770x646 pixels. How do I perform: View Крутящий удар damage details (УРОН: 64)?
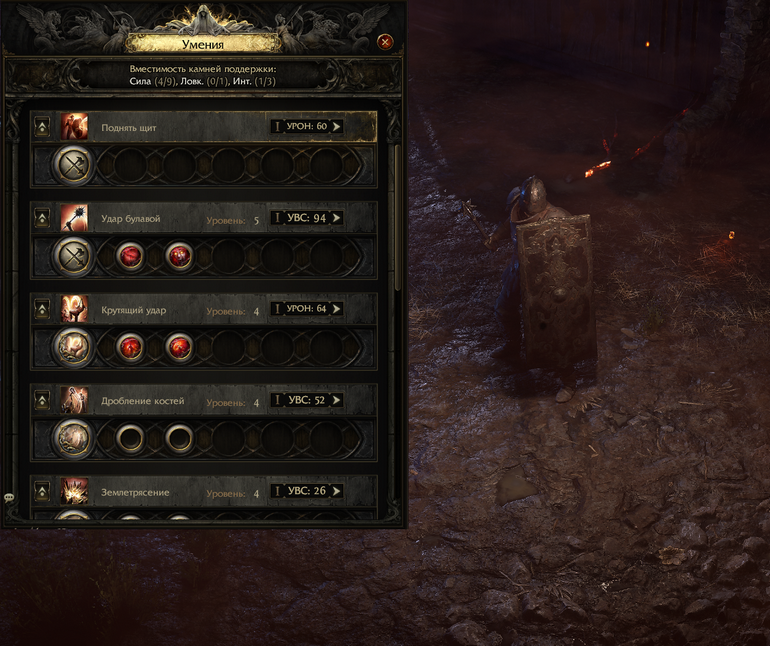tap(307, 309)
